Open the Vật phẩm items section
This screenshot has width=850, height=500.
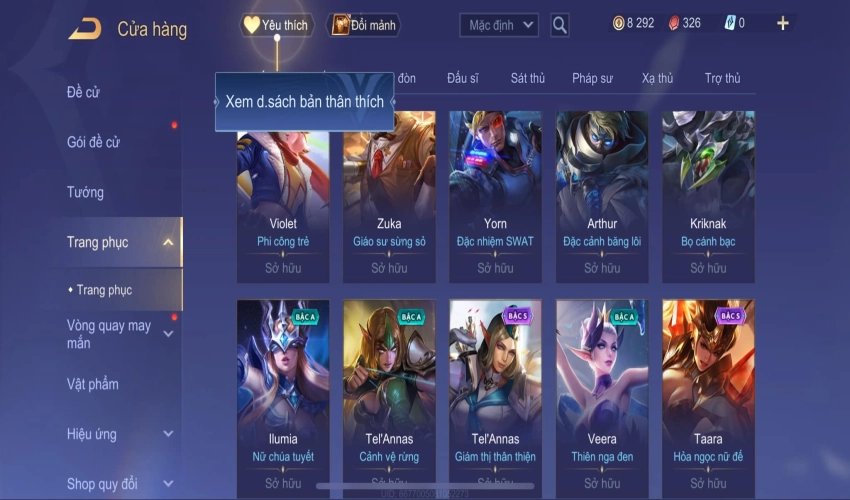click(93, 384)
